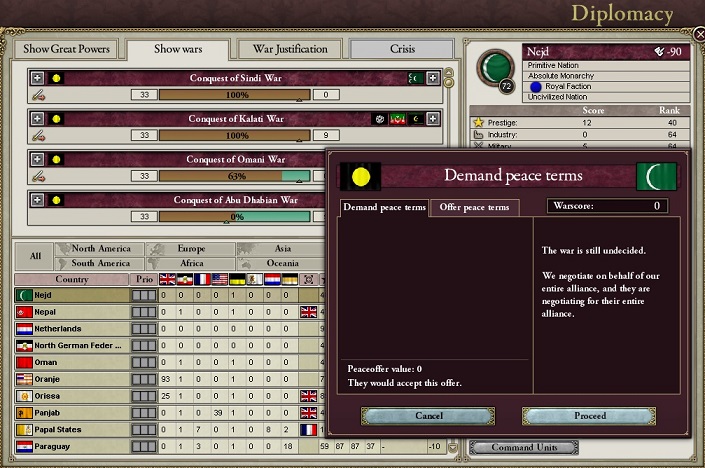Viewport: 705px width, 468px height.
Task: Show only Africa countries
Action: (x=190, y=263)
